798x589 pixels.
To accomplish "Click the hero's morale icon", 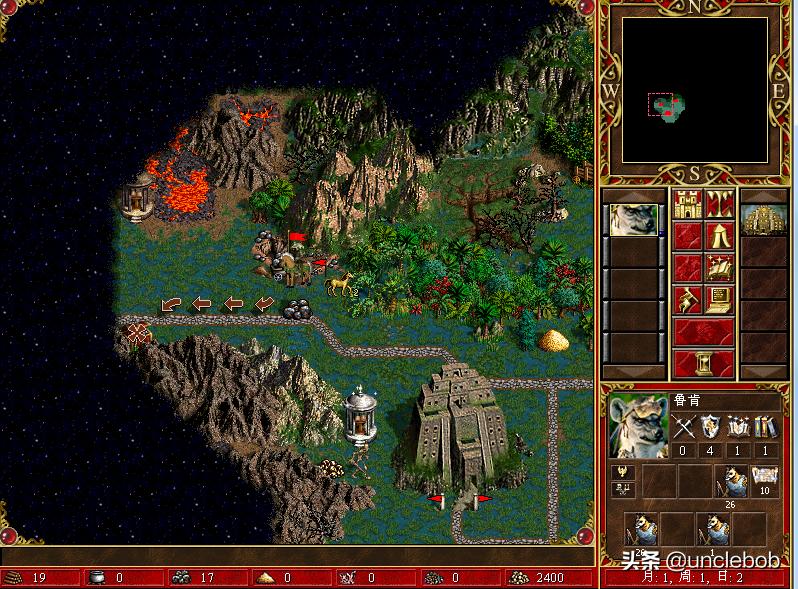I will click(620, 471).
